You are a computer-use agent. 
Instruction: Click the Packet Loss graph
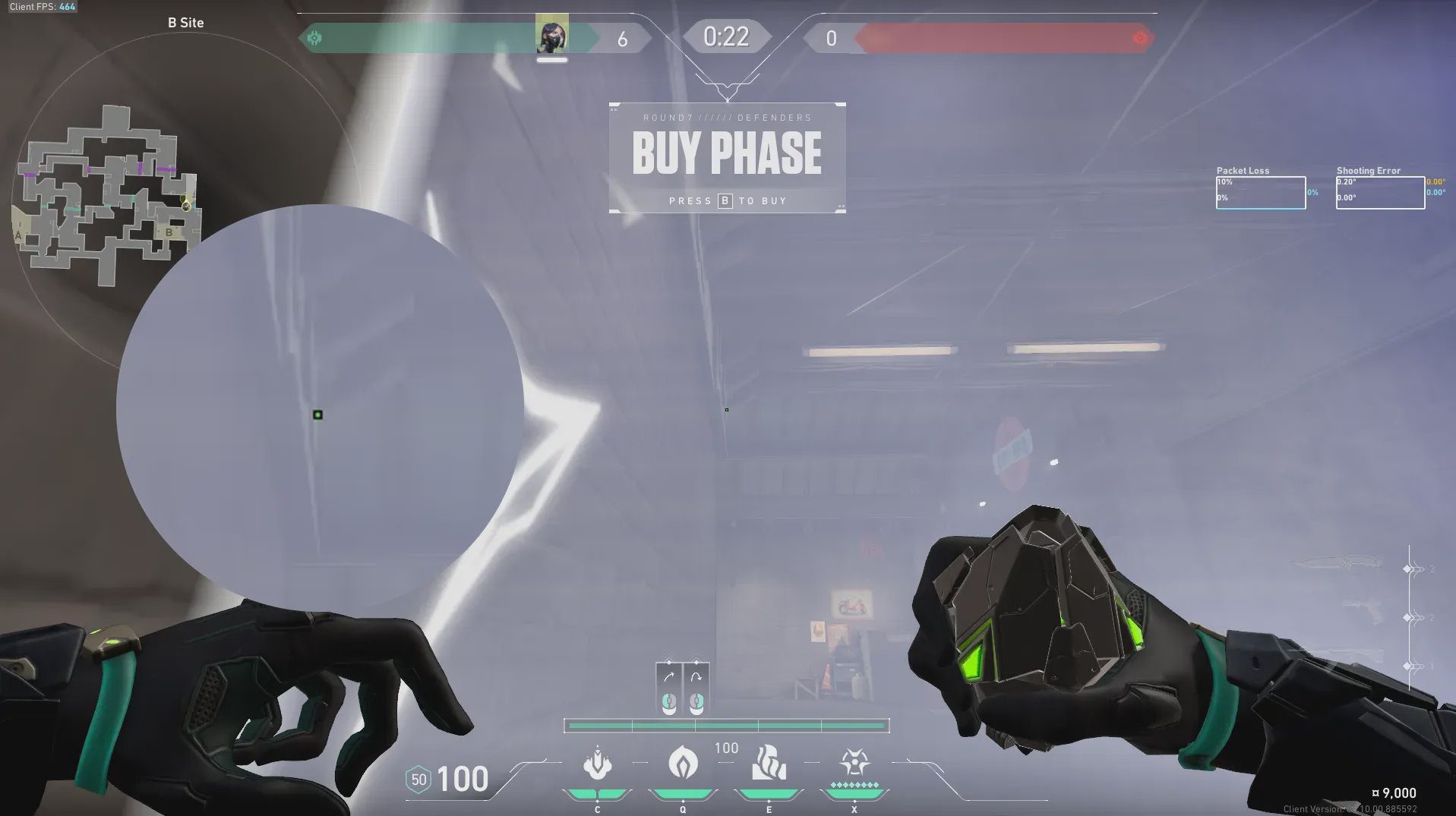coord(1260,193)
